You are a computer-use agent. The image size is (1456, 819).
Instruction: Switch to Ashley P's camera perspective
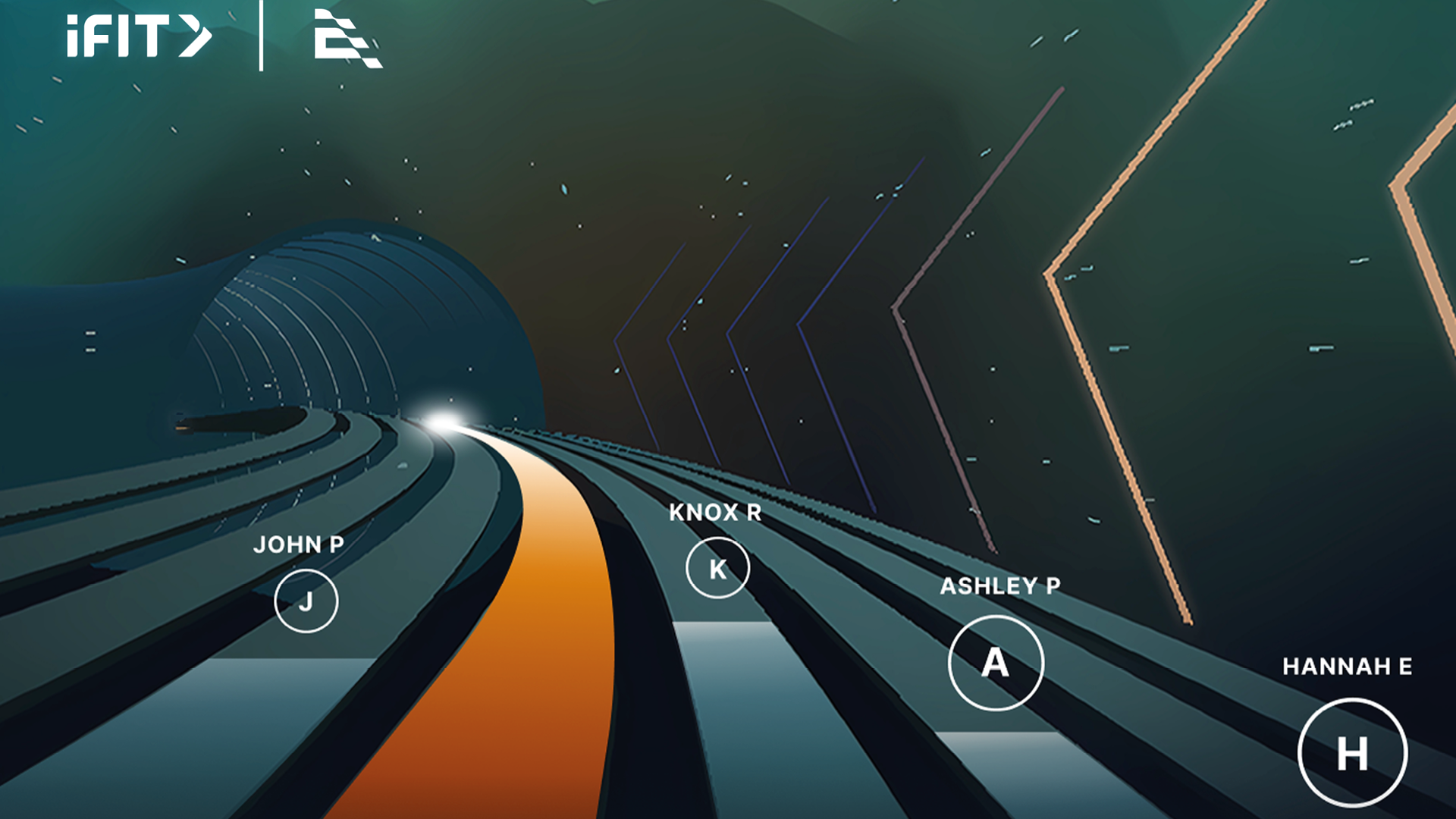(996, 662)
